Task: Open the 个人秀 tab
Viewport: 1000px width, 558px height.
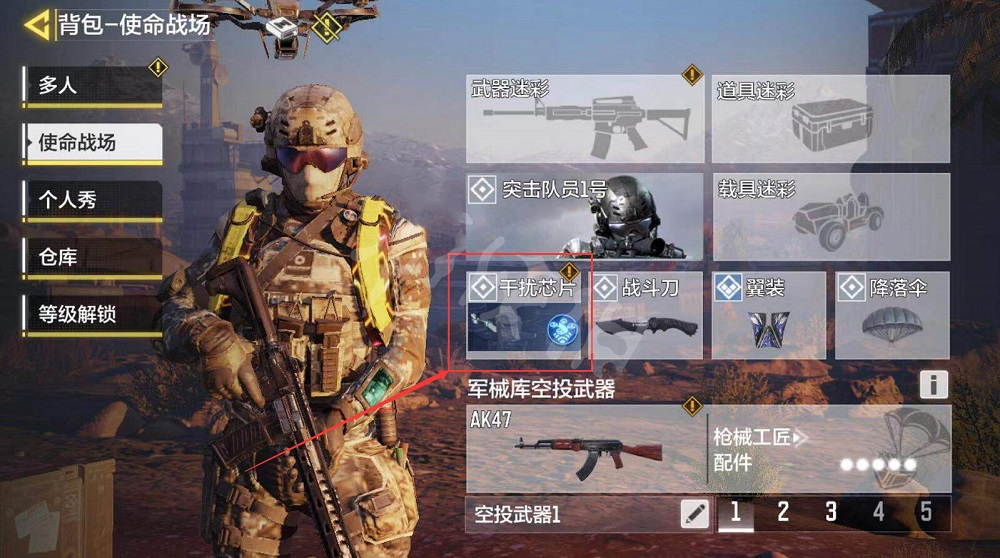Action: click(92, 200)
